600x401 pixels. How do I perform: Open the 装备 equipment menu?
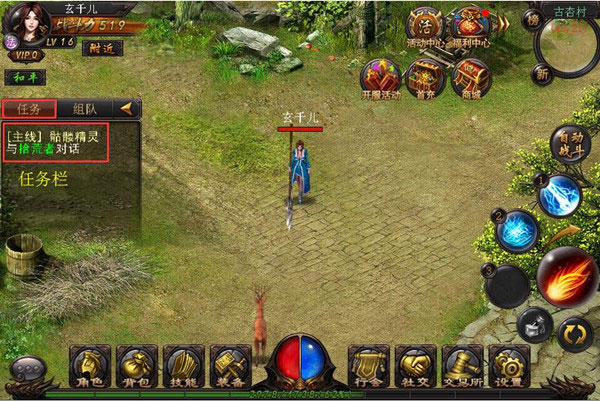[x=230, y=367]
